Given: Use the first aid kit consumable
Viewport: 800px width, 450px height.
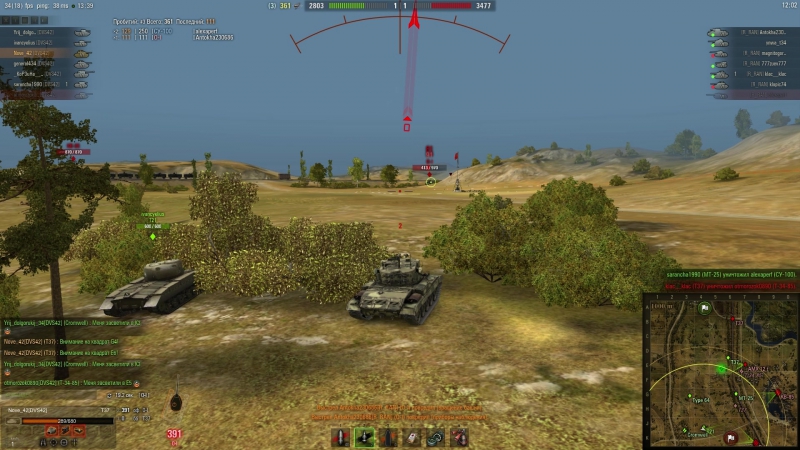Looking at the screenshot, I should coord(411,438).
